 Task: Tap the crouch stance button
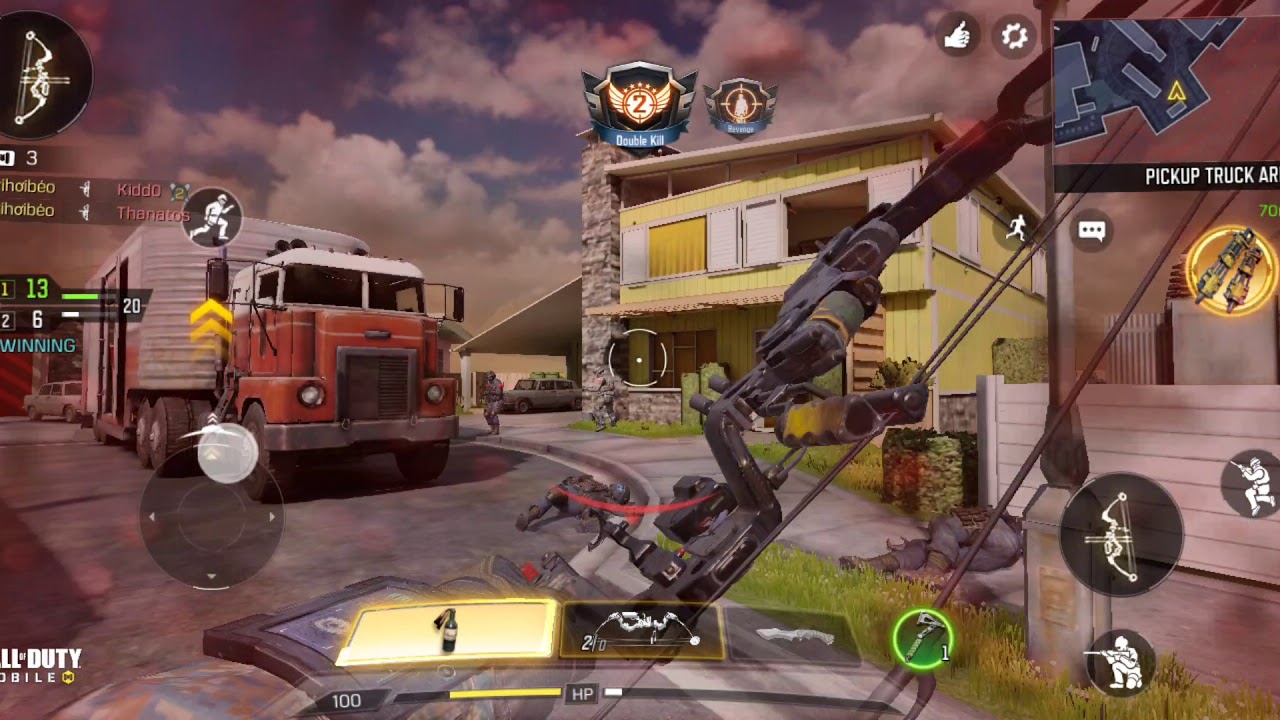tap(1121, 662)
